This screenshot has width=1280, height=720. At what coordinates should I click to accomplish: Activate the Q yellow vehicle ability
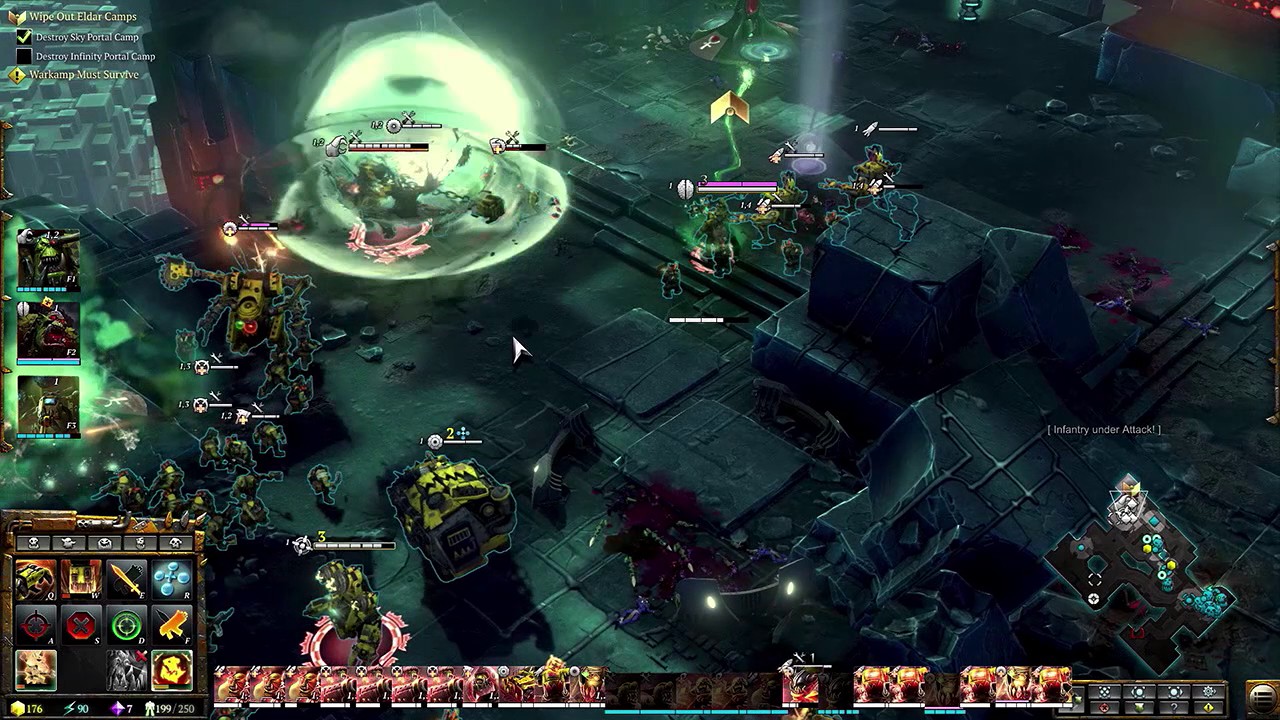[x=36, y=581]
